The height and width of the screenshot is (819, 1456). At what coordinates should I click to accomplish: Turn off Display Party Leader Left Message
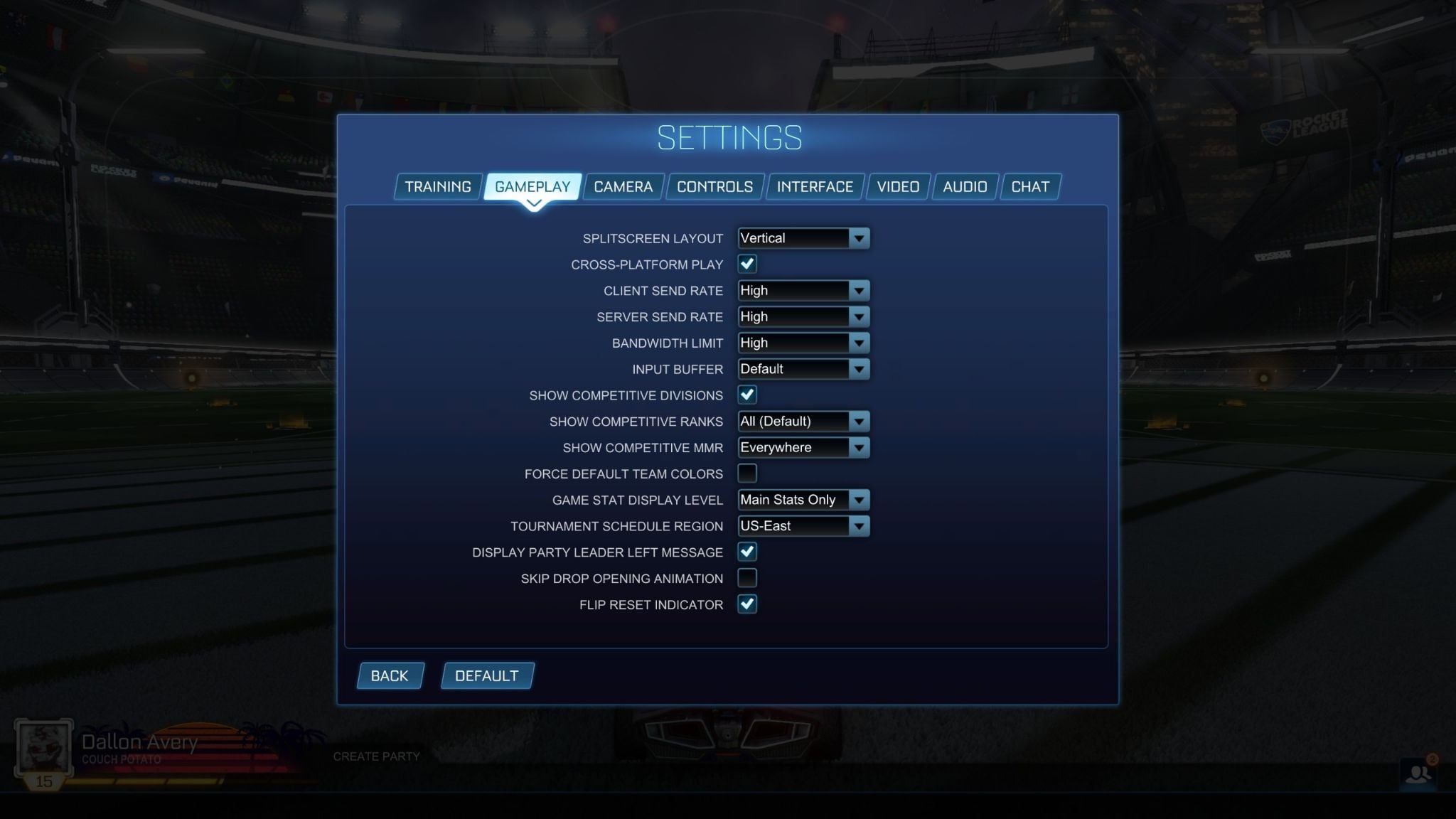746,552
